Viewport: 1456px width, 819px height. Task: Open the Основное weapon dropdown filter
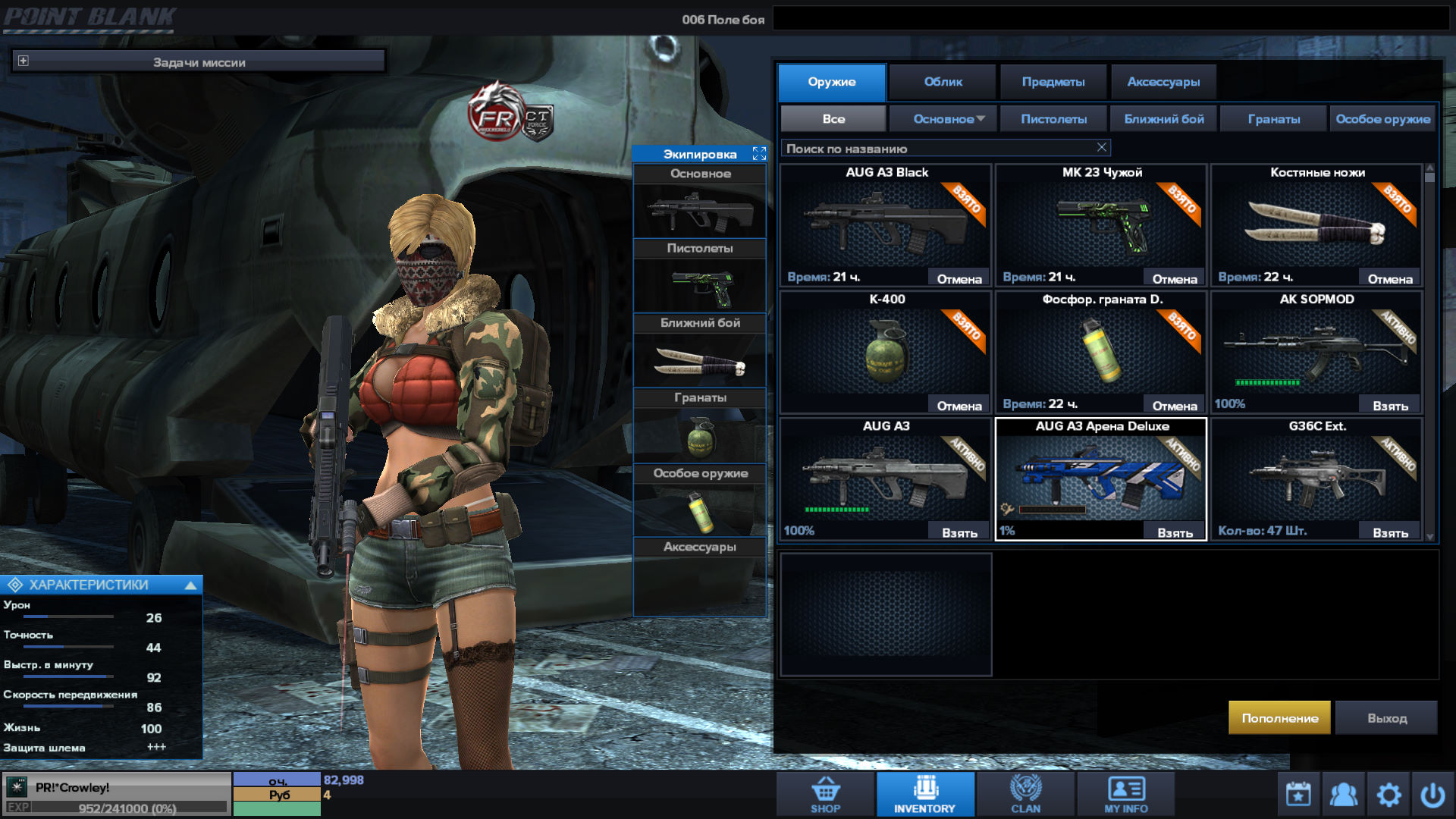pyautogui.click(x=949, y=119)
